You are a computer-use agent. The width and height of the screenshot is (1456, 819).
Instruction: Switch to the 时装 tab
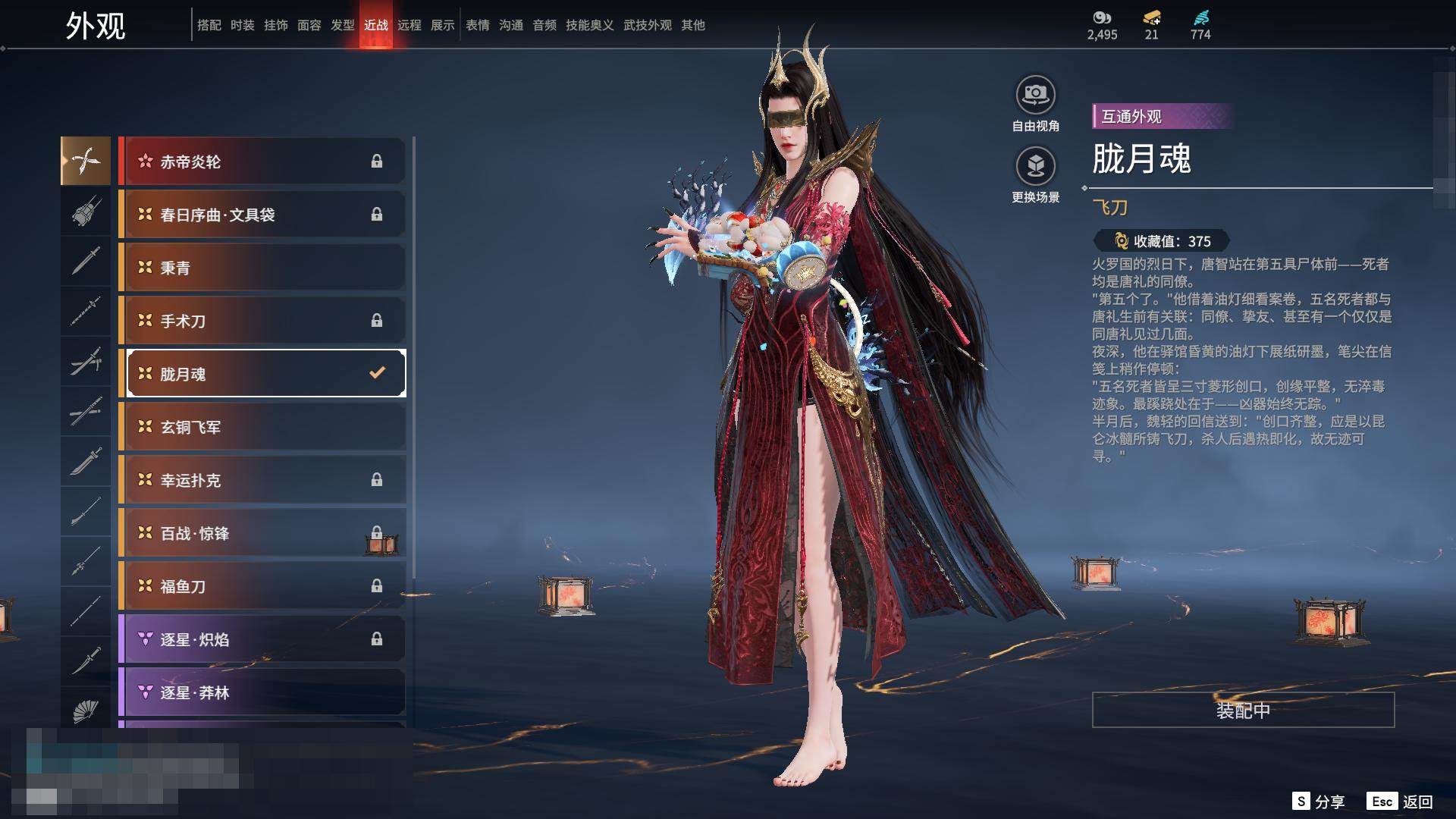pos(243,25)
